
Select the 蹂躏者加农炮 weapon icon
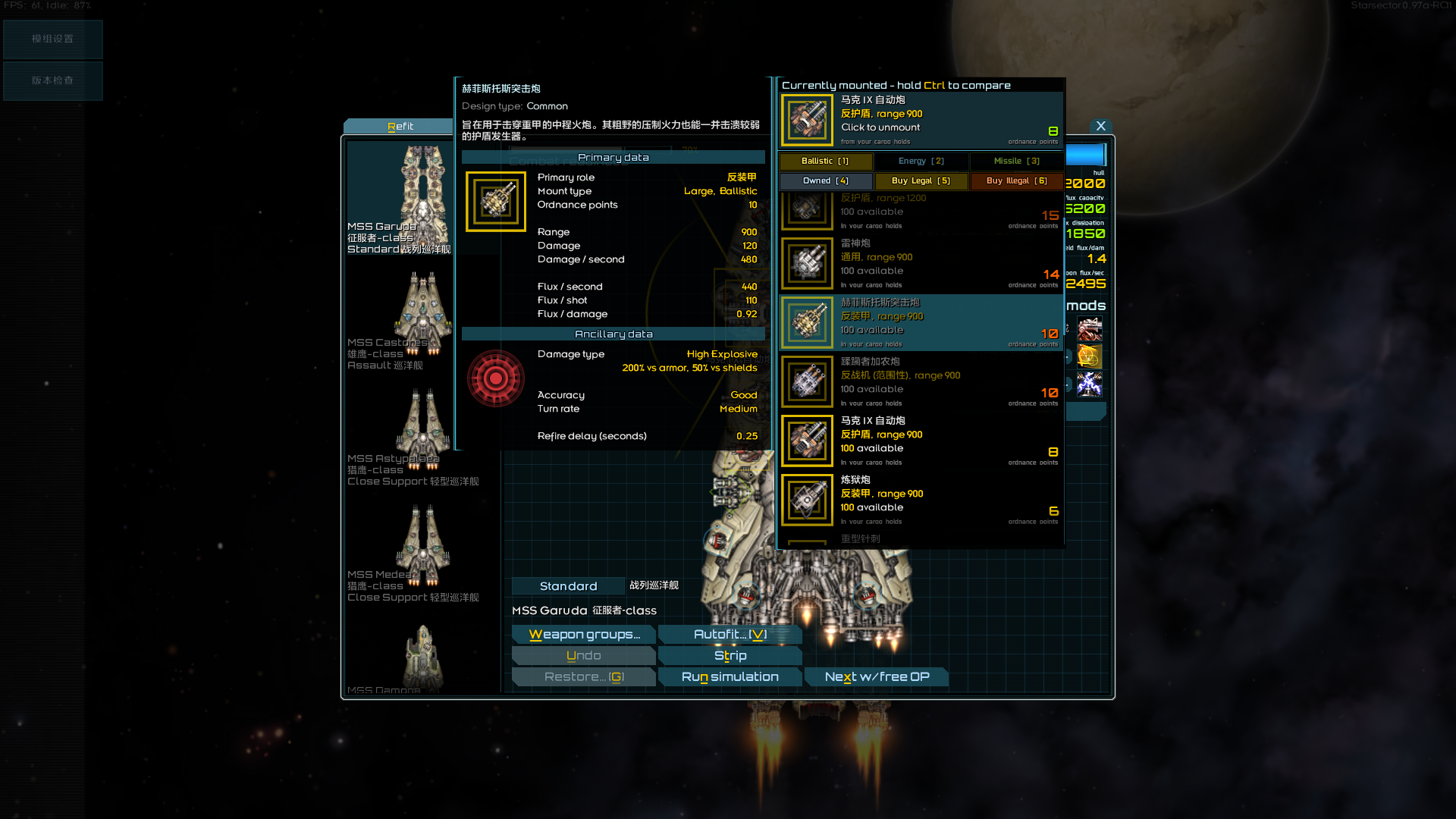click(x=807, y=381)
